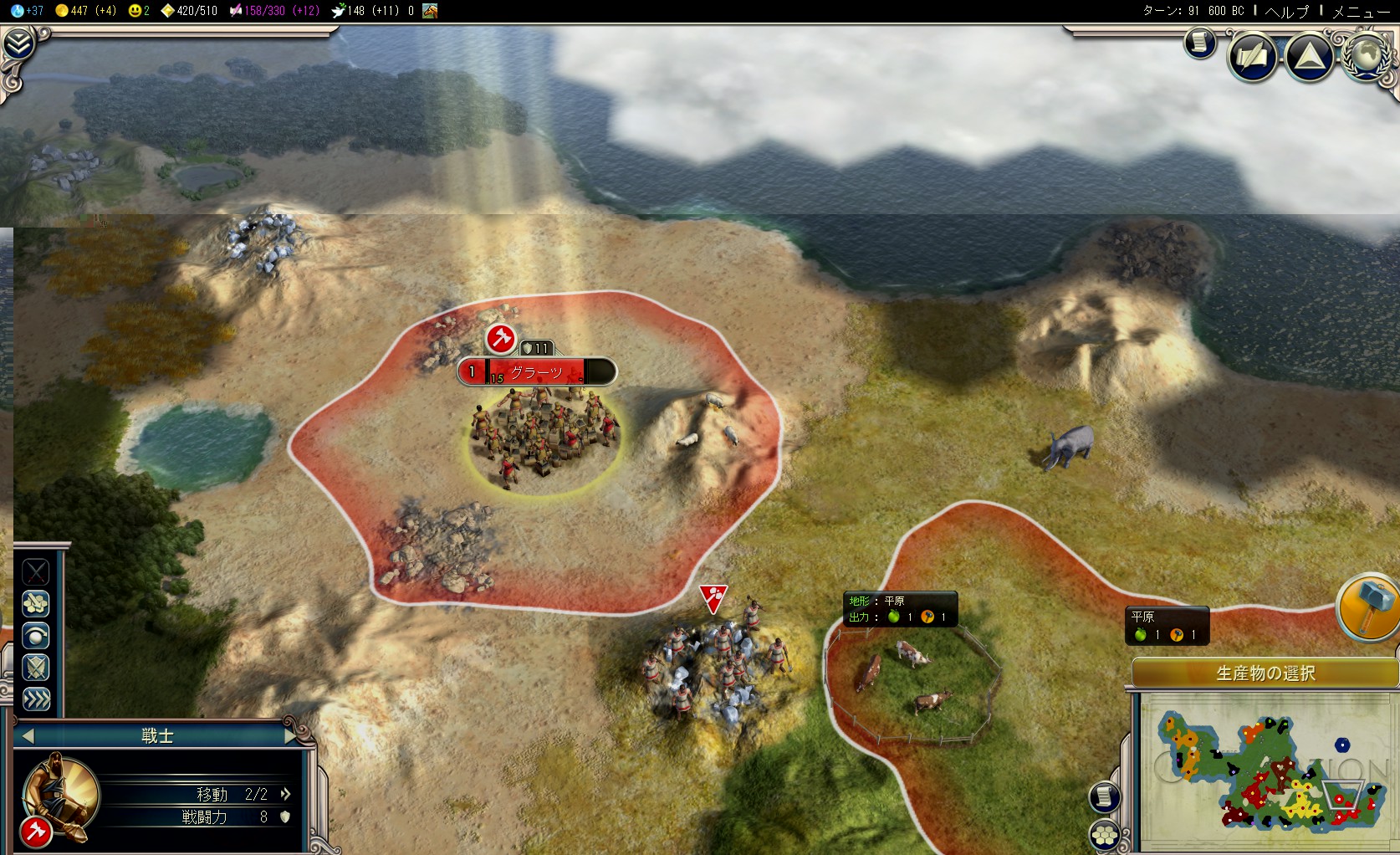Open the globe and laurel diplomacy button
This screenshot has width=1400, height=855.
click(1367, 56)
